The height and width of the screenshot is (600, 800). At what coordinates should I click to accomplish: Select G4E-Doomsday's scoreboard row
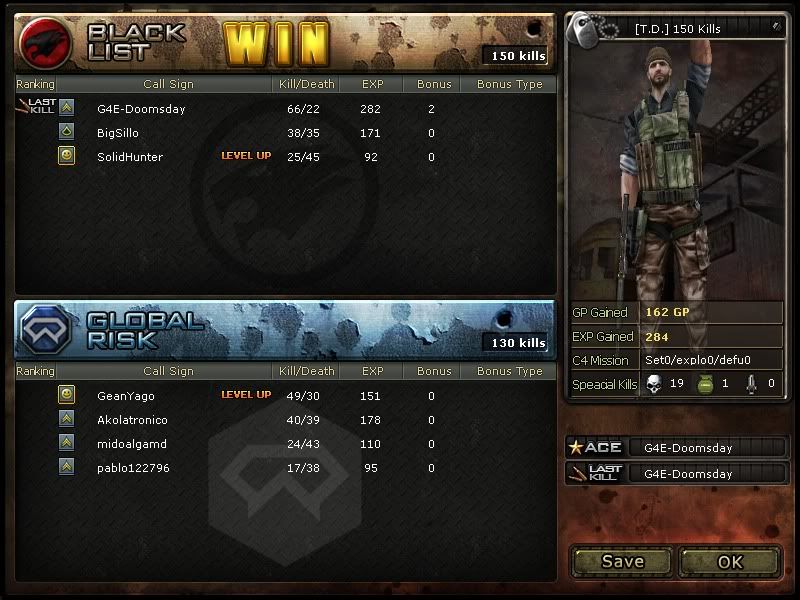tap(141, 109)
